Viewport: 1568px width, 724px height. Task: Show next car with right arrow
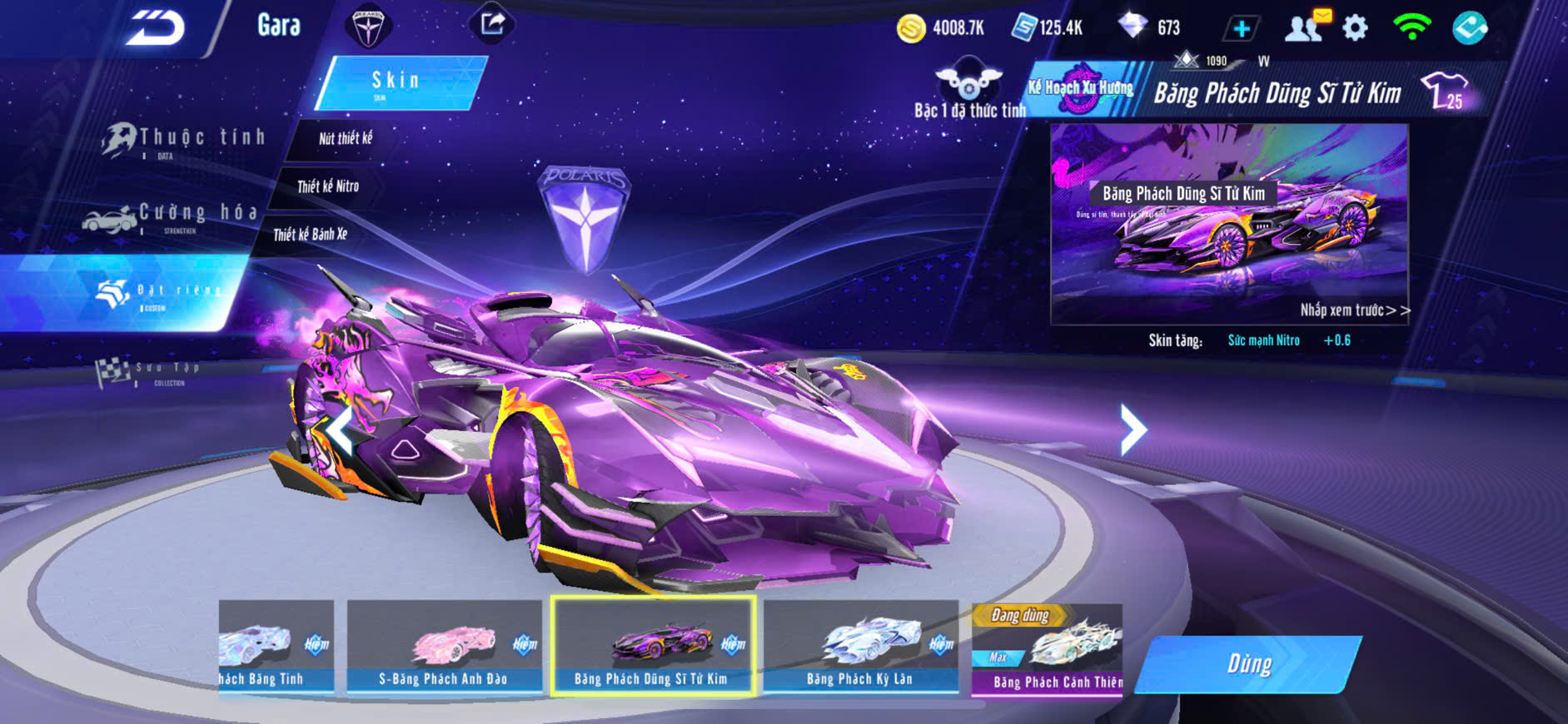click(1132, 429)
